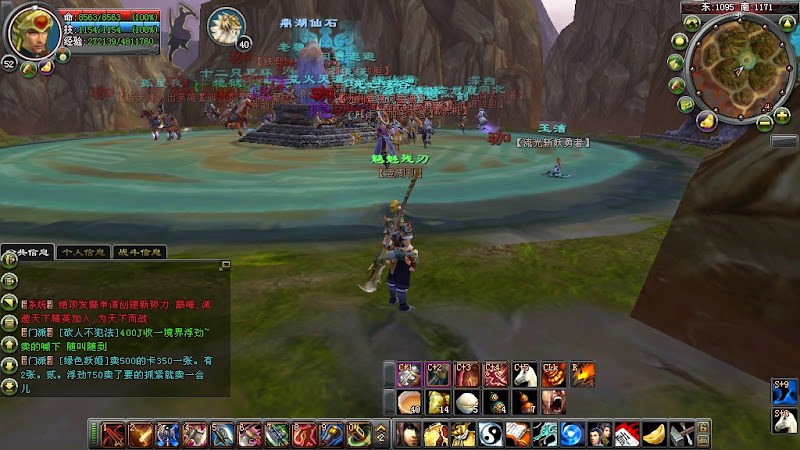
Task: Use the steamed bun food item
Action: pyautogui.click(x=465, y=402)
